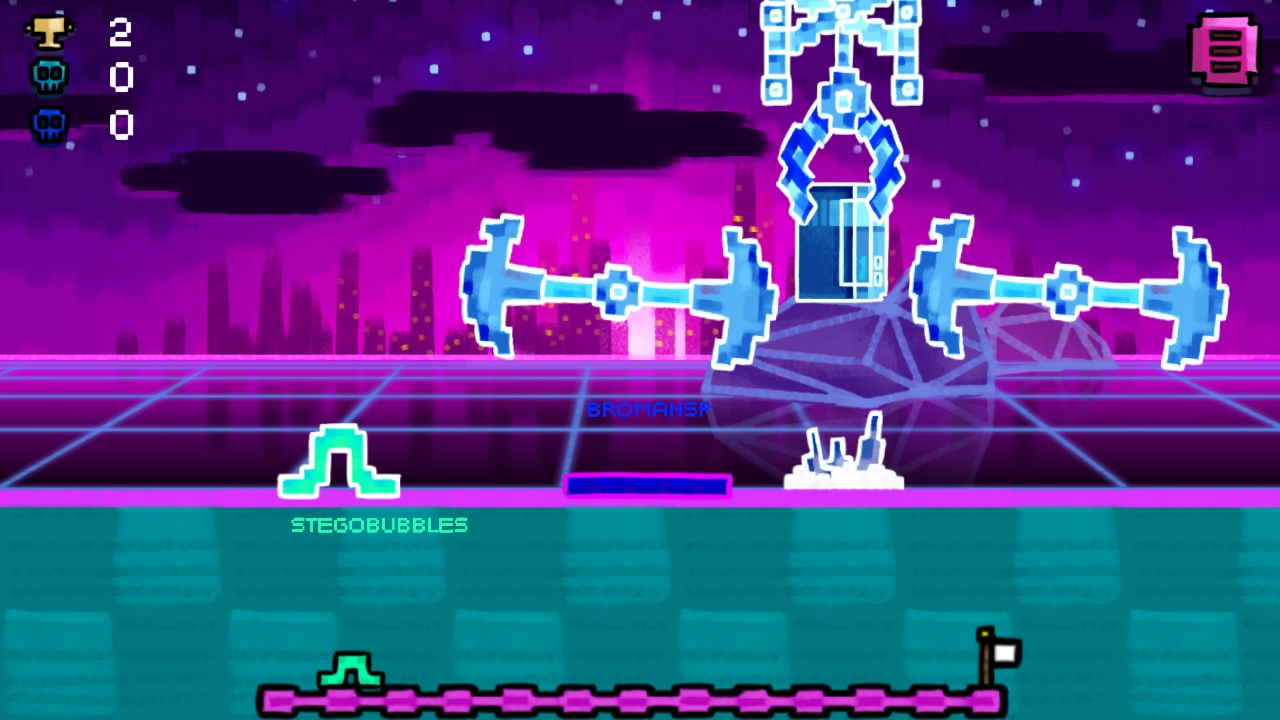Screen dimensions: 1280x720
Task: Click the purple progress bar above BROMANSP
Action: (x=649, y=487)
